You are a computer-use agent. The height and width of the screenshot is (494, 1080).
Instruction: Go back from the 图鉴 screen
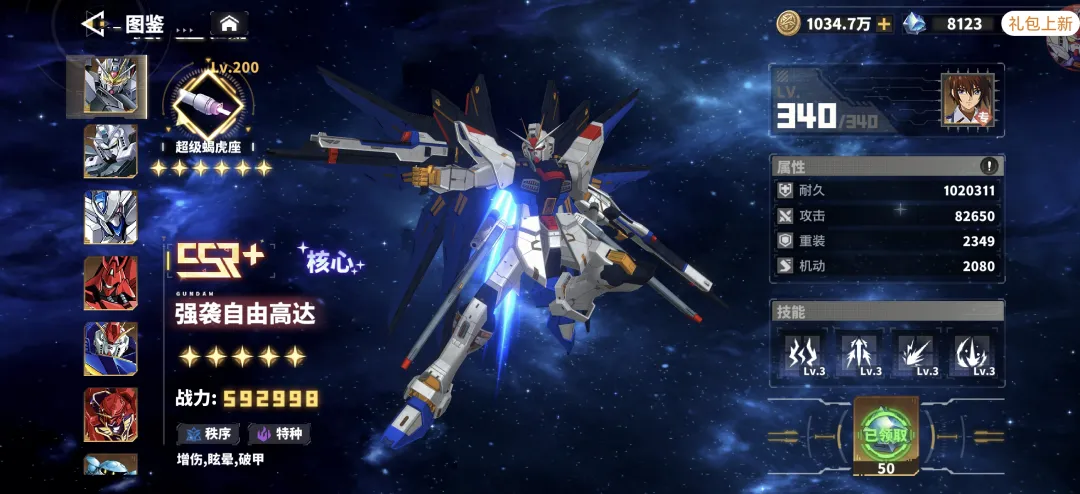pyautogui.click(x=93, y=22)
